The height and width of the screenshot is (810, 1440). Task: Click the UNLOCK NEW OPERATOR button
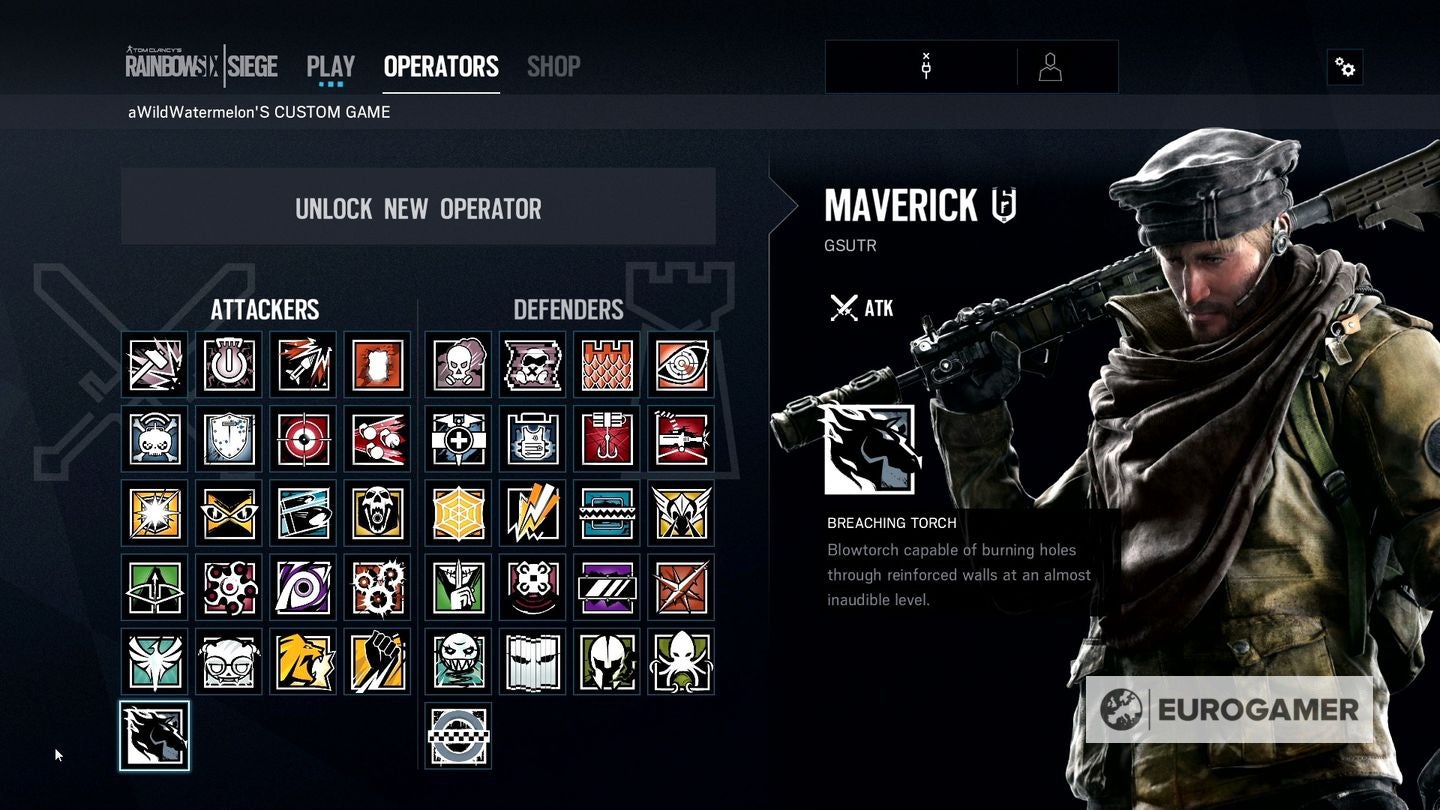tap(418, 208)
